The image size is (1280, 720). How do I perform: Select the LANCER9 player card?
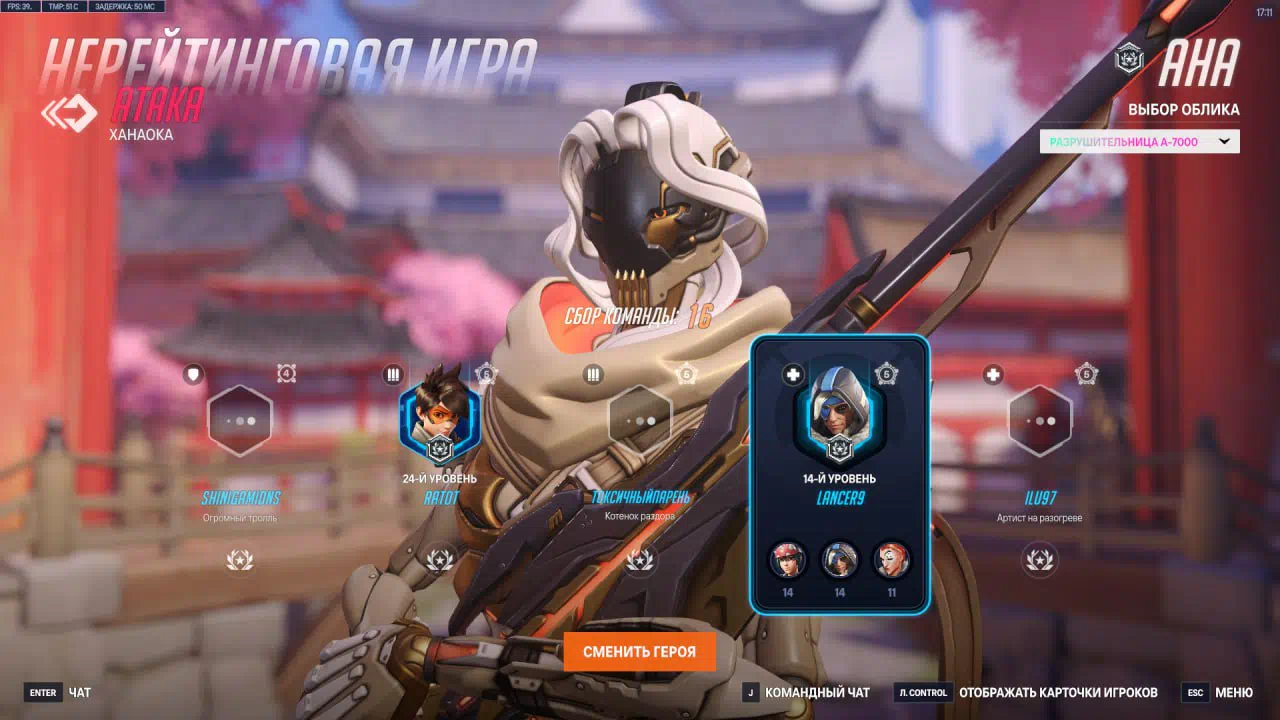point(839,474)
